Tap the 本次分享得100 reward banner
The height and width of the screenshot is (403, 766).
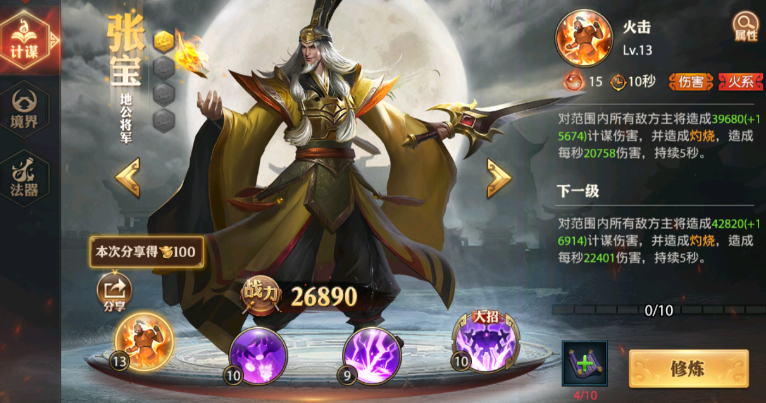146,251
